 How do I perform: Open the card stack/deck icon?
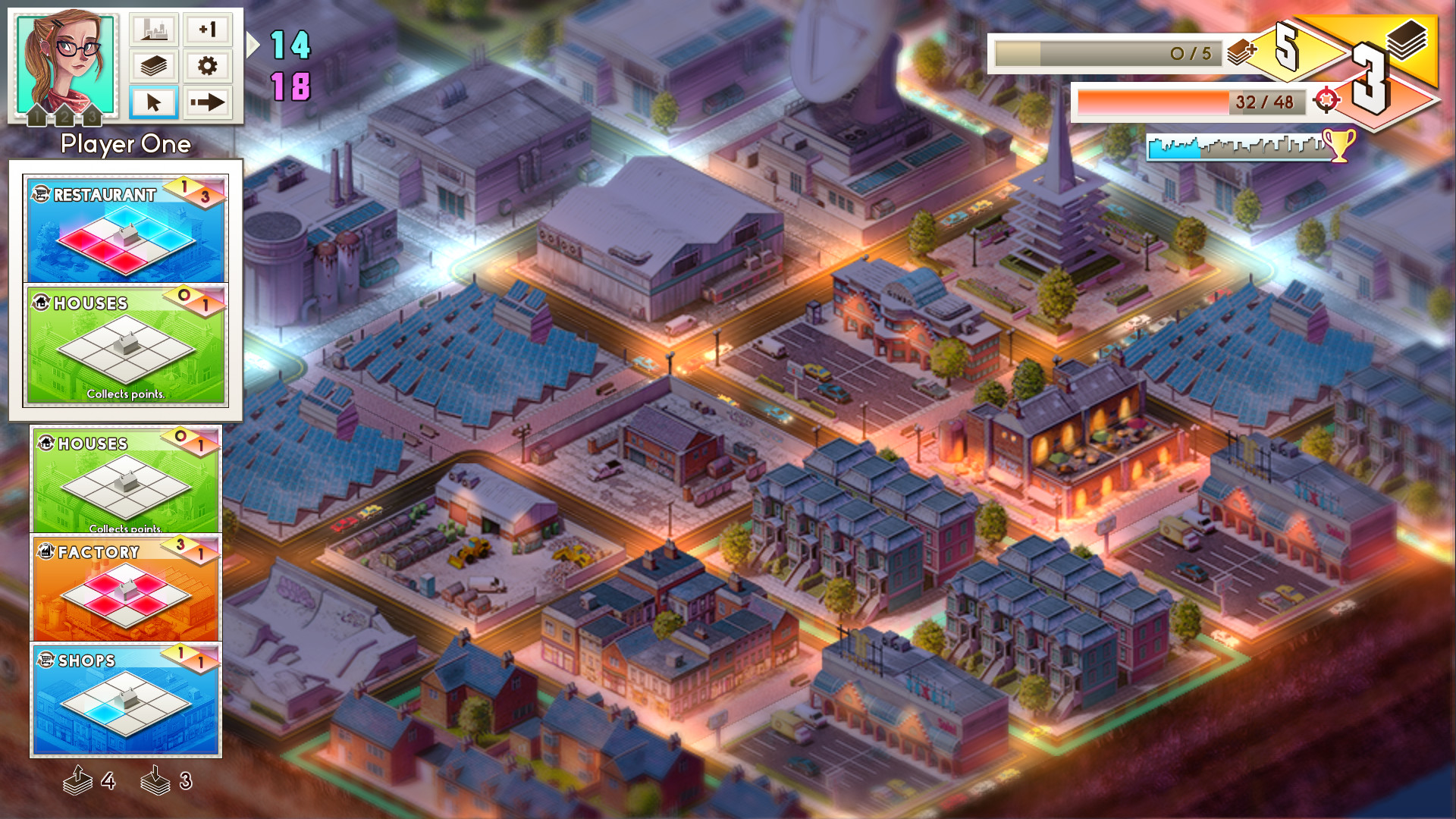point(153,66)
